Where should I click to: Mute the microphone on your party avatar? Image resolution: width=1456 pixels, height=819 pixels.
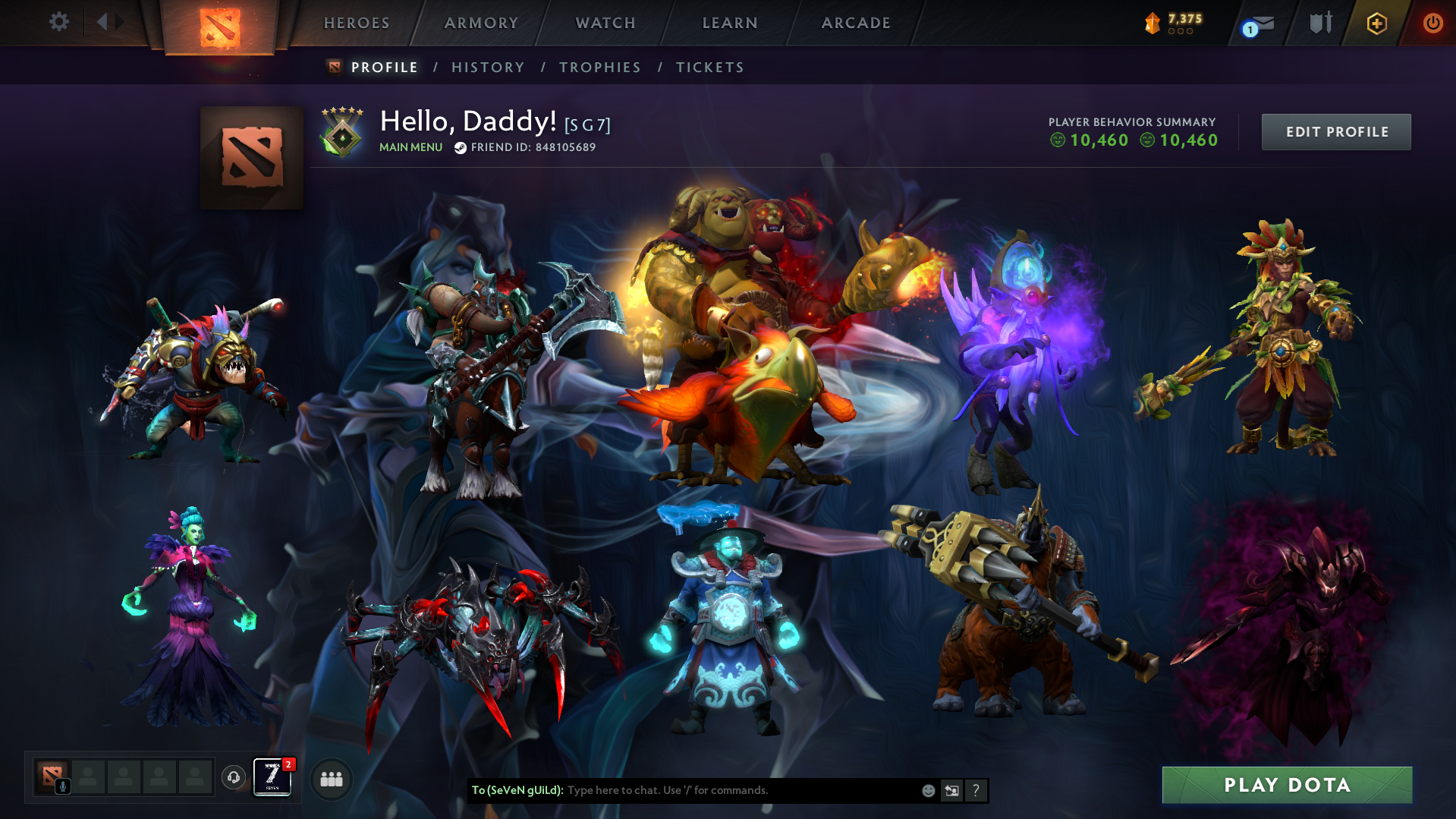click(63, 785)
